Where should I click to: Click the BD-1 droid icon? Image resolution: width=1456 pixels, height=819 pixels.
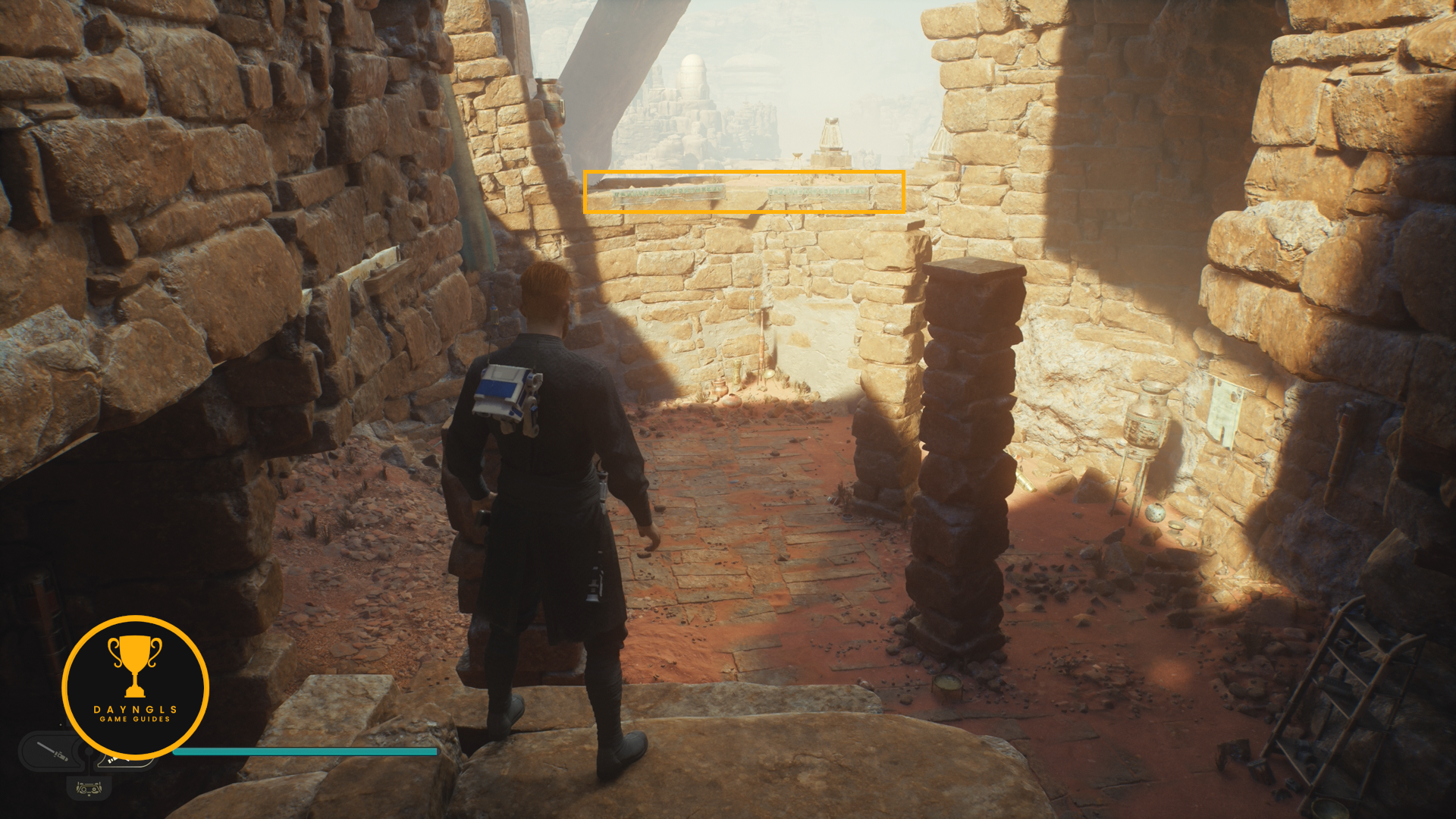(x=89, y=789)
